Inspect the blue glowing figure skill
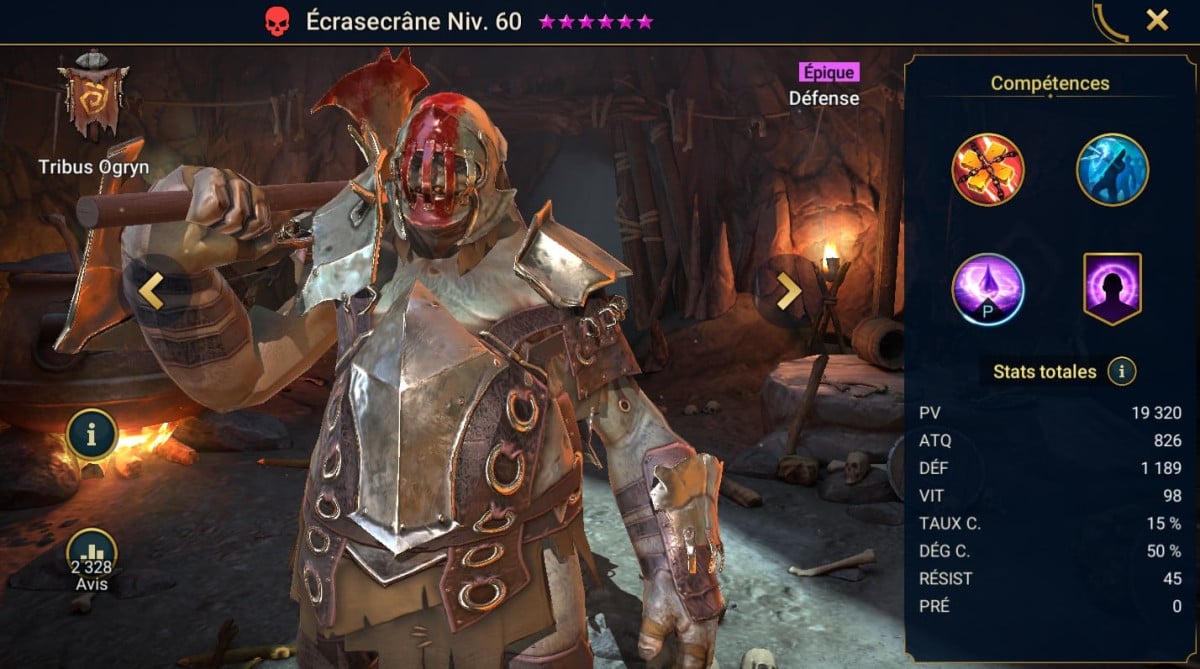Image resolution: width=1200 pixels, height=669 pixels. pos(1112,170)
